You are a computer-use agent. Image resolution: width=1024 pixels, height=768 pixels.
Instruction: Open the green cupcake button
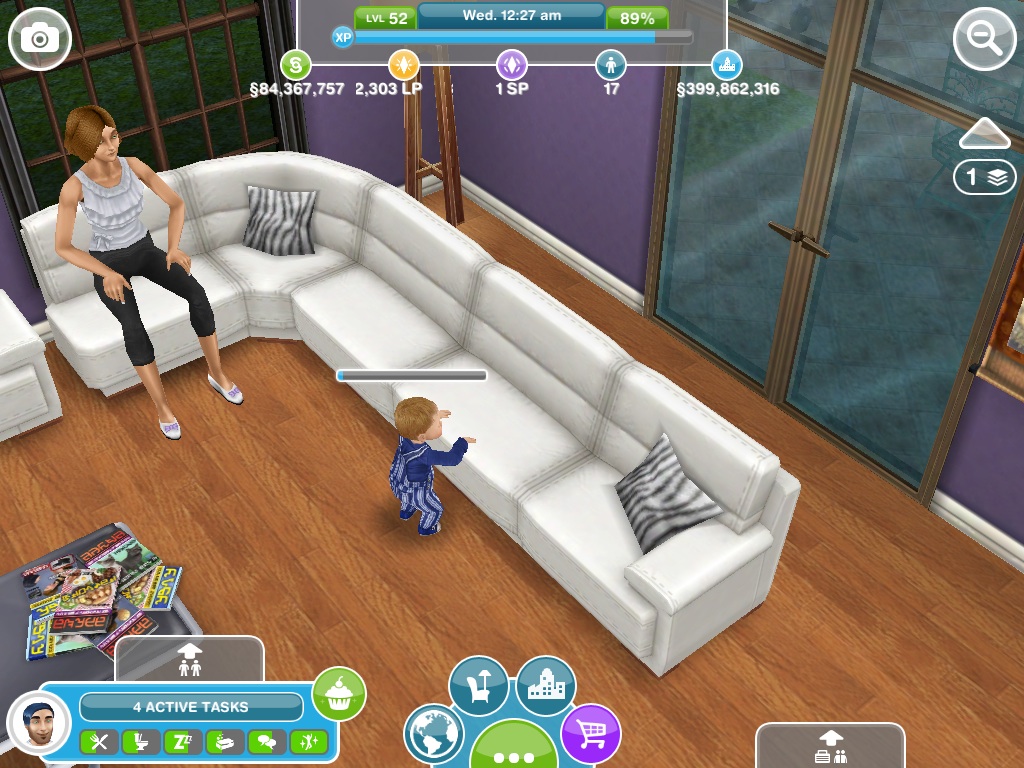(339, 693)
